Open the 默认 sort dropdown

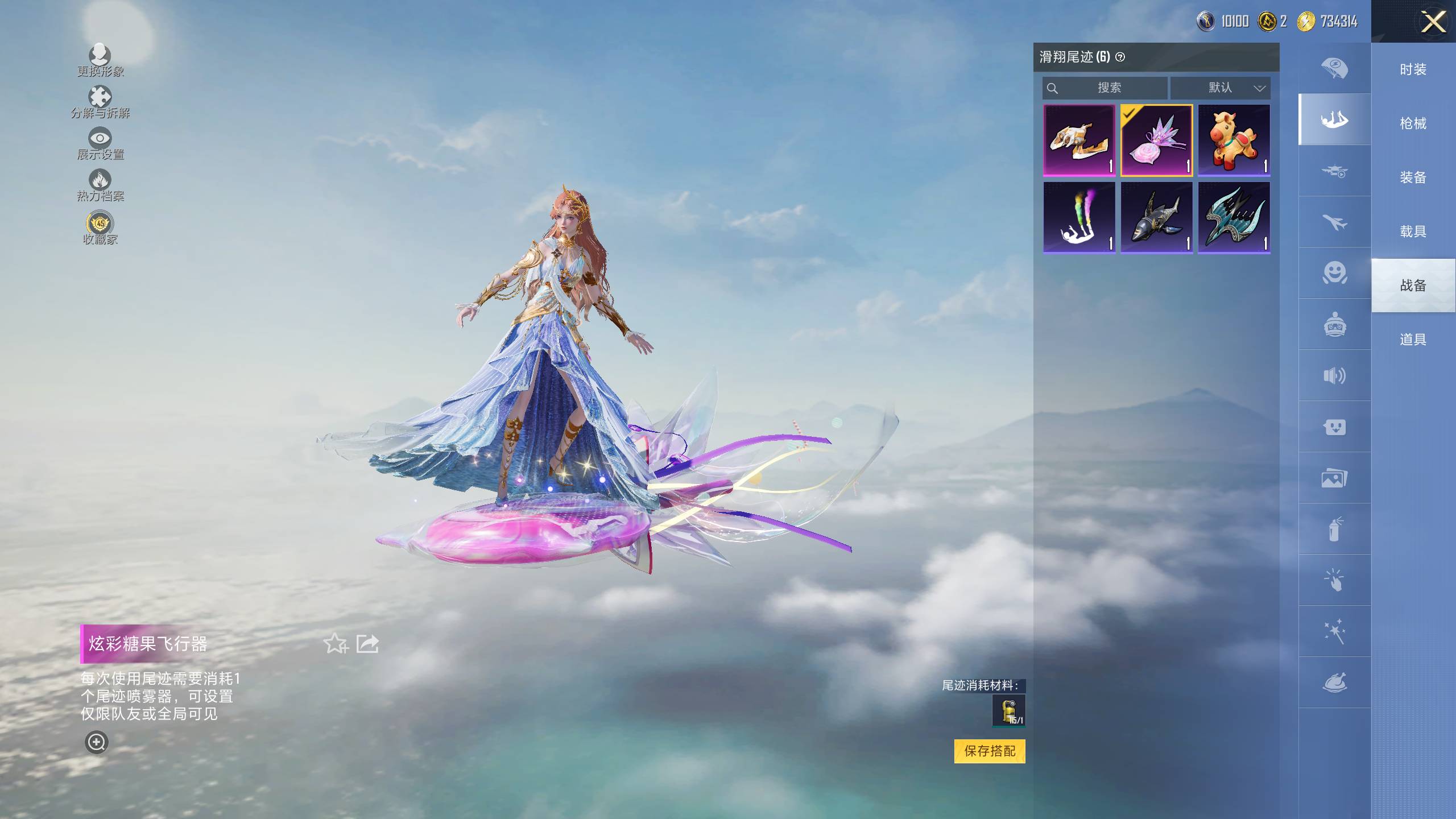[x=1219, y=88]
